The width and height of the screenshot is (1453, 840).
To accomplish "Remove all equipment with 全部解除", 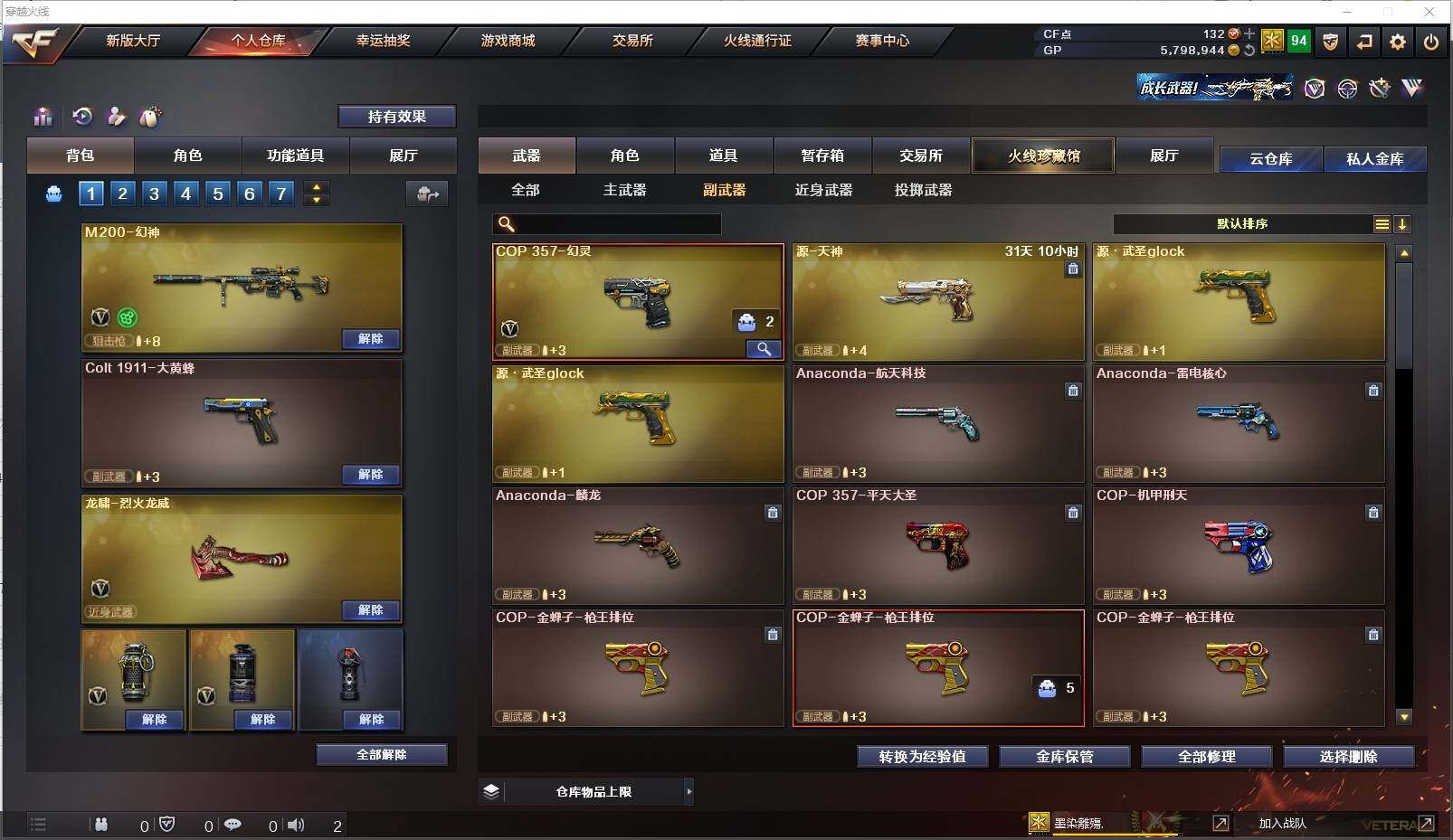I will [381, 755].
